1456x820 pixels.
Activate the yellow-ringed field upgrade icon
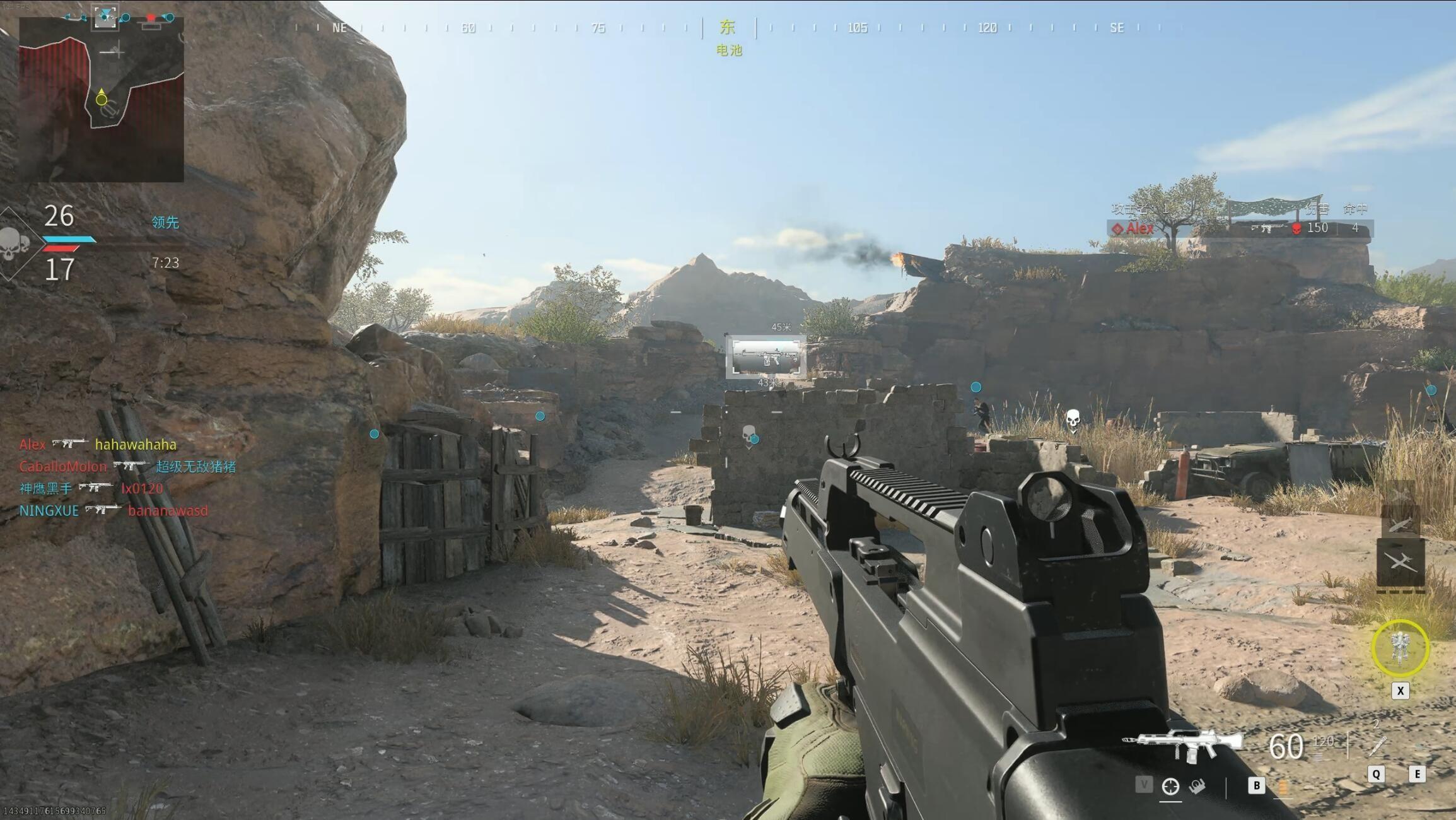click(x=1400, y=648)
